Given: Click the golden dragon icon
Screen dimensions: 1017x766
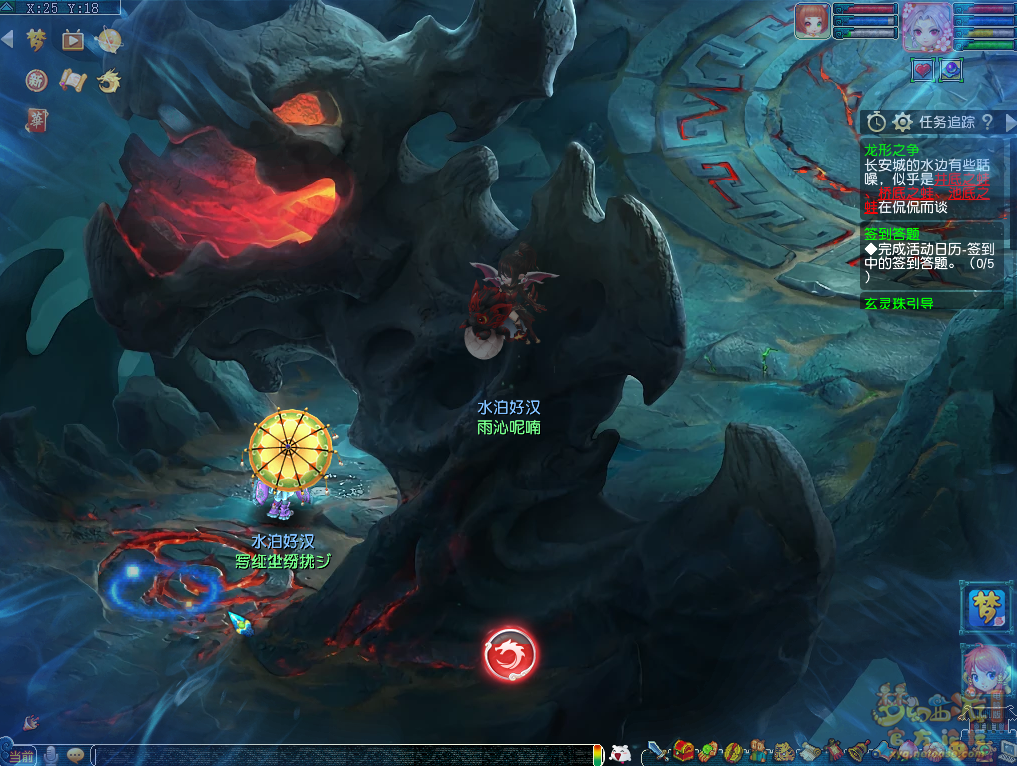Looking at the screenshot, I should pos(109,80).
